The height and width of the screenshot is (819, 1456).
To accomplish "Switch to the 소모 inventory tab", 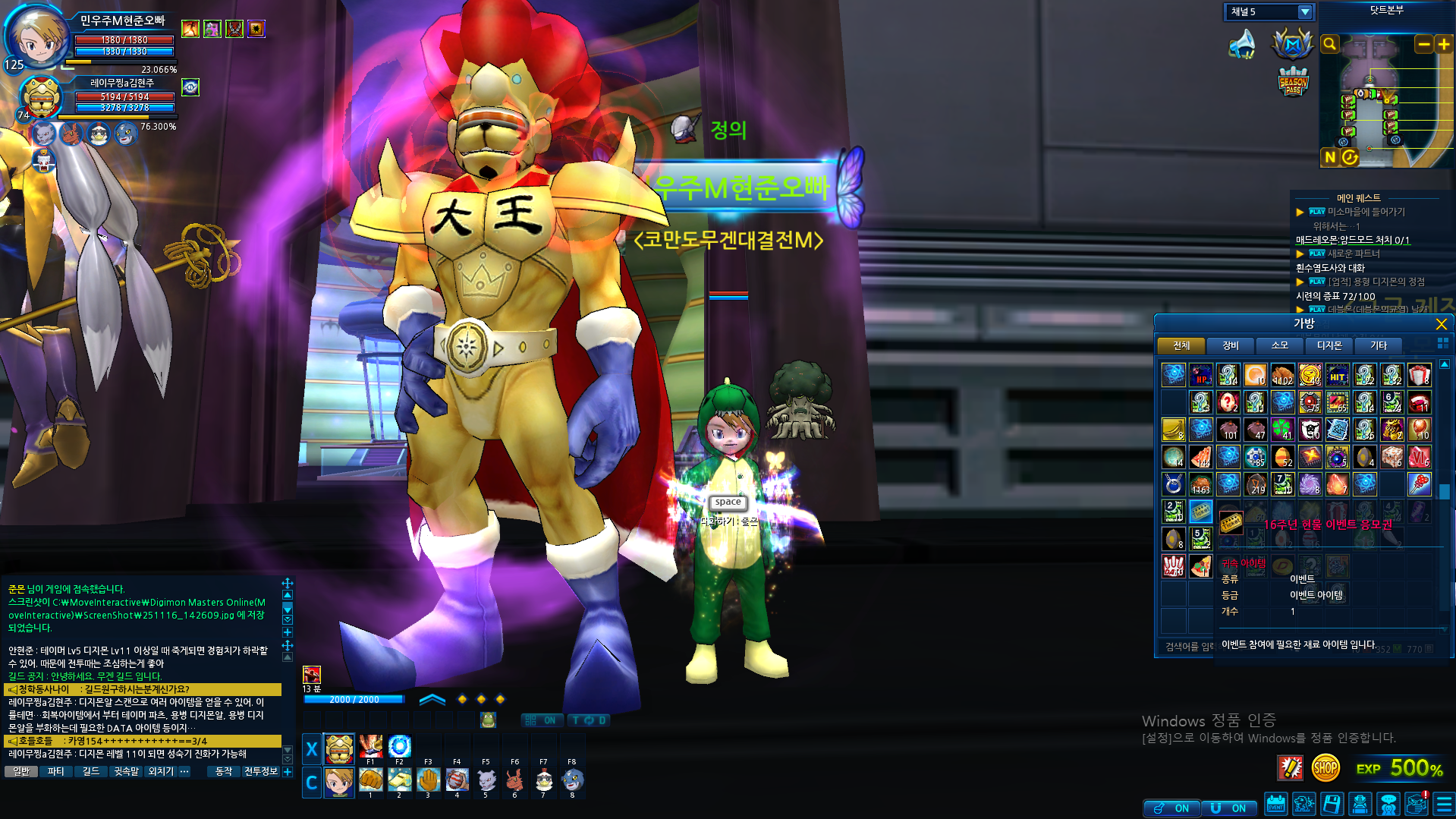I will 1279,346.
